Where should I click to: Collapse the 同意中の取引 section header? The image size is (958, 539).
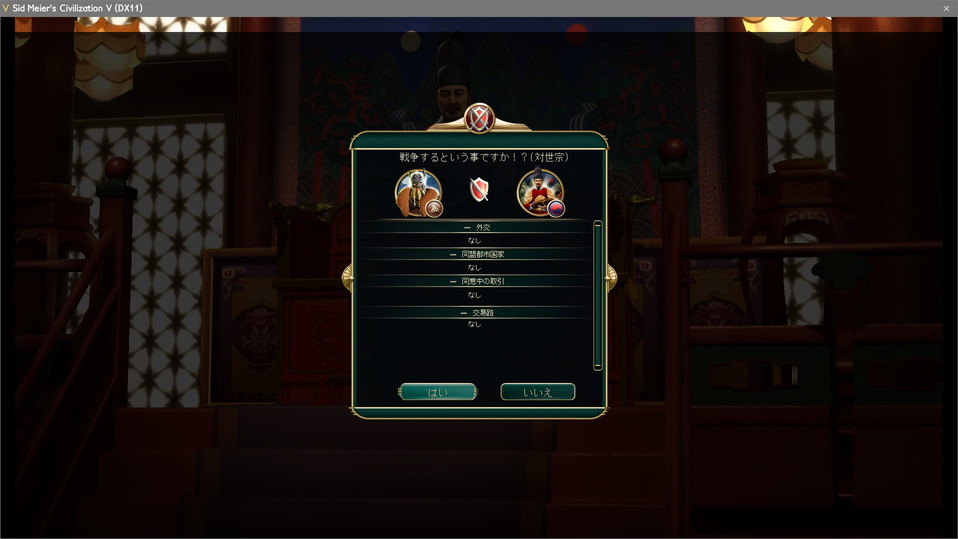(477, 282)
